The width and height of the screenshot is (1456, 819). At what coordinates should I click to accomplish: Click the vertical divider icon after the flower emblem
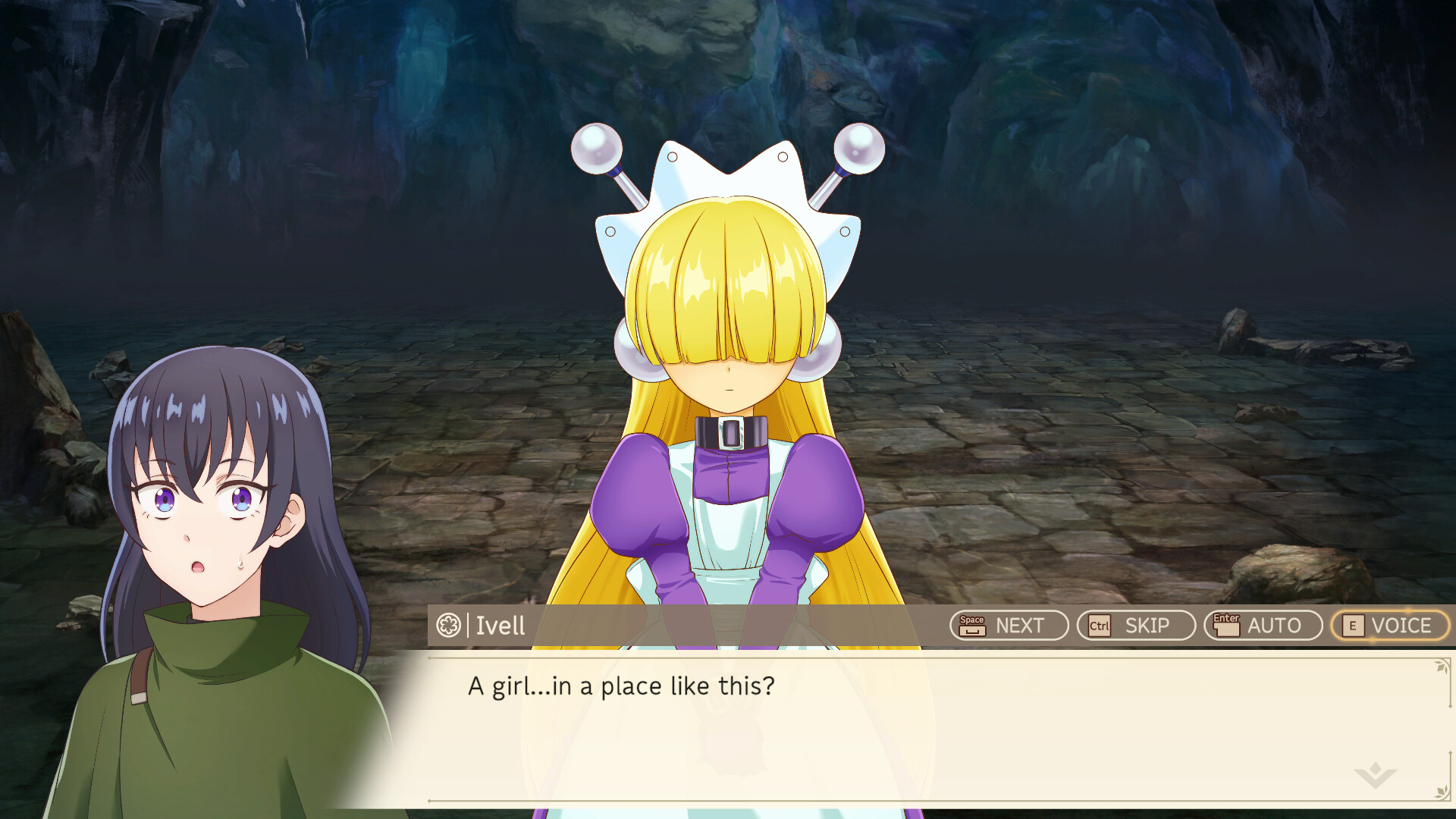(x=466, y=626)
